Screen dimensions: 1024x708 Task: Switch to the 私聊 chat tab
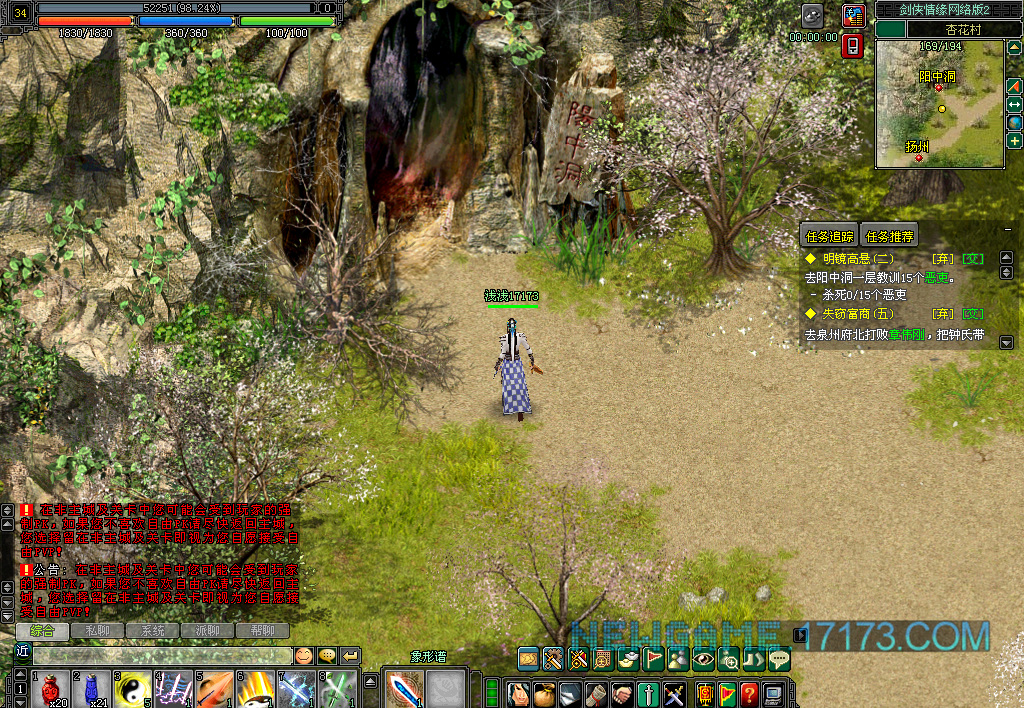(97, 631)
